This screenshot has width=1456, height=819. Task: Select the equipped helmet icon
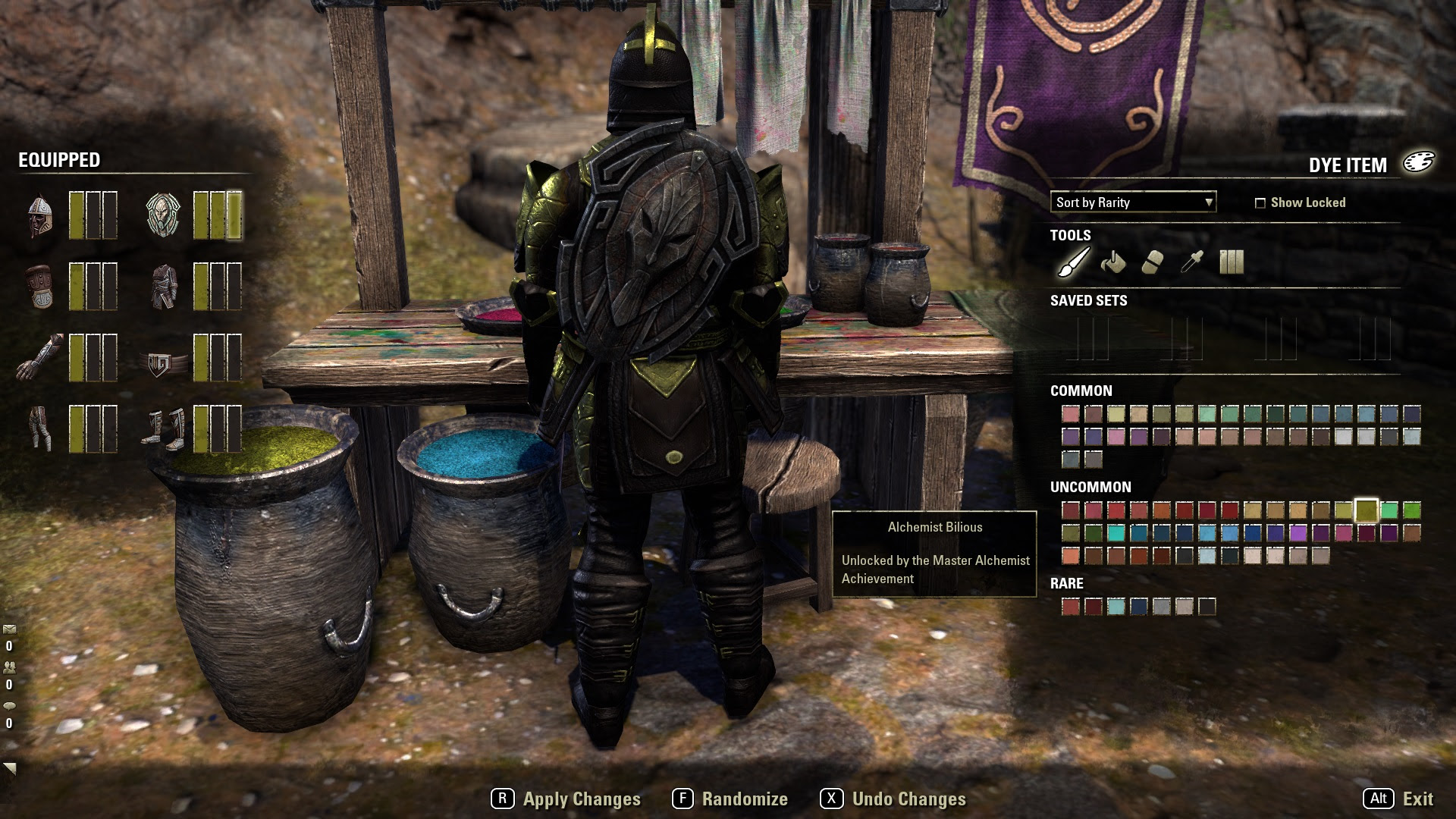39,215
